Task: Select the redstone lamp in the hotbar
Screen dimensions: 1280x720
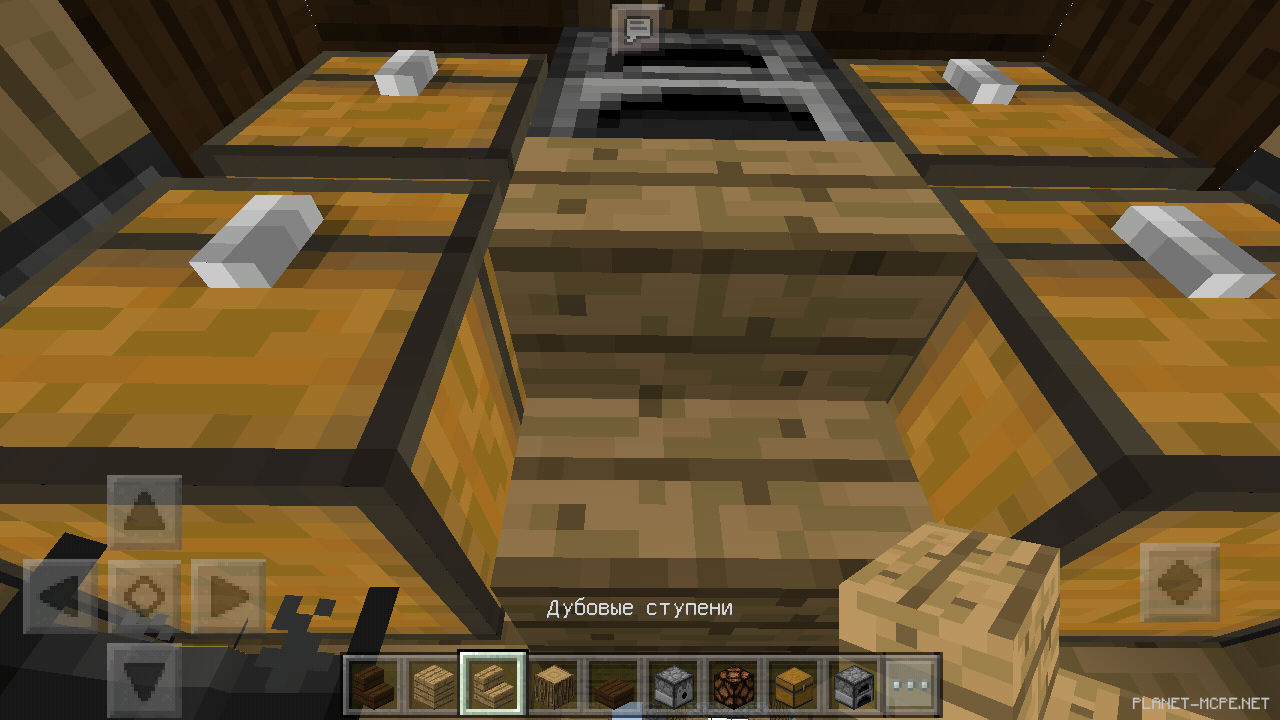Action: pos(733,684)
